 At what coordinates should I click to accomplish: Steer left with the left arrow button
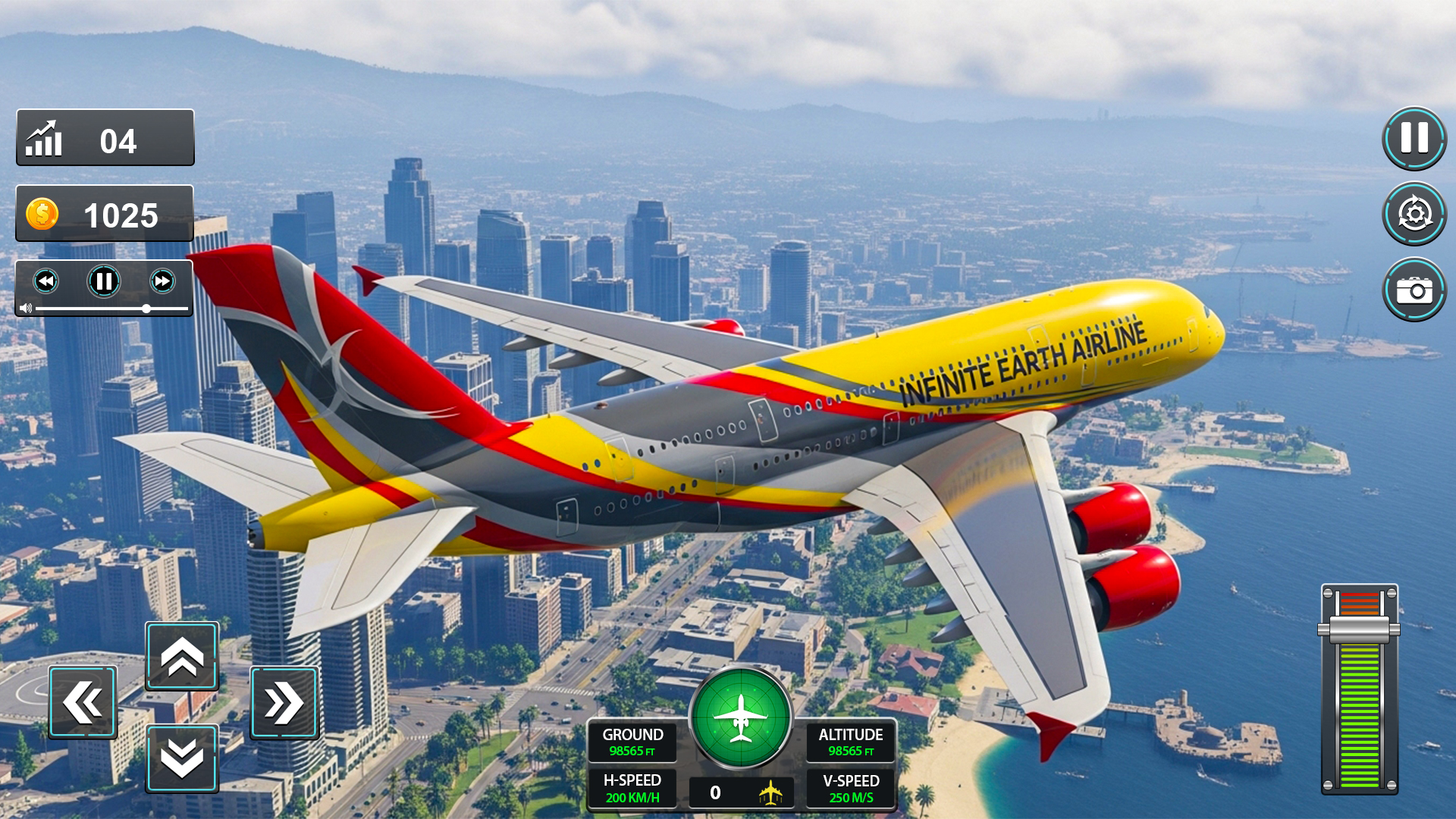click(82, 700)
